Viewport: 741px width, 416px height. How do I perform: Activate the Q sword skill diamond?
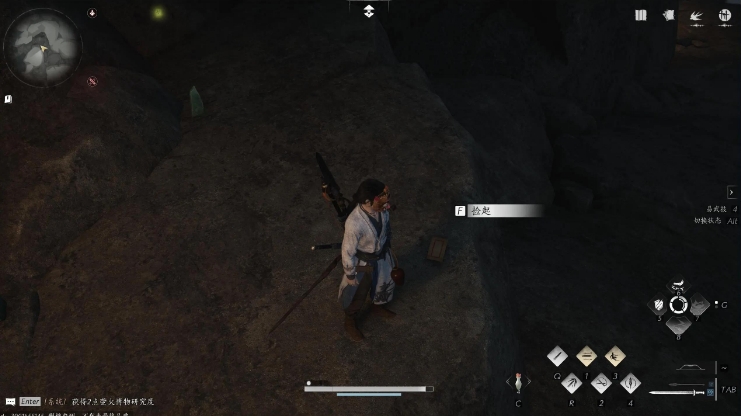point(558,356)
